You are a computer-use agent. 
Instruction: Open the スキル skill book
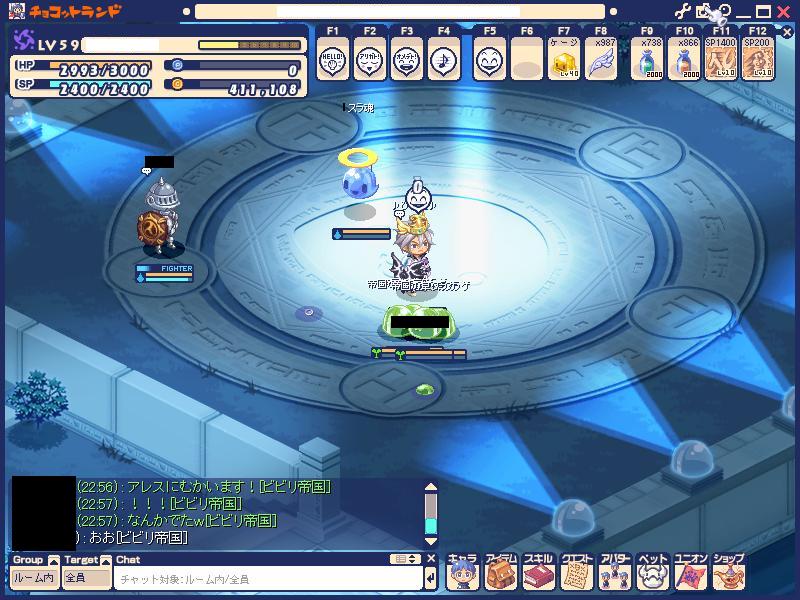click(538, 574)
